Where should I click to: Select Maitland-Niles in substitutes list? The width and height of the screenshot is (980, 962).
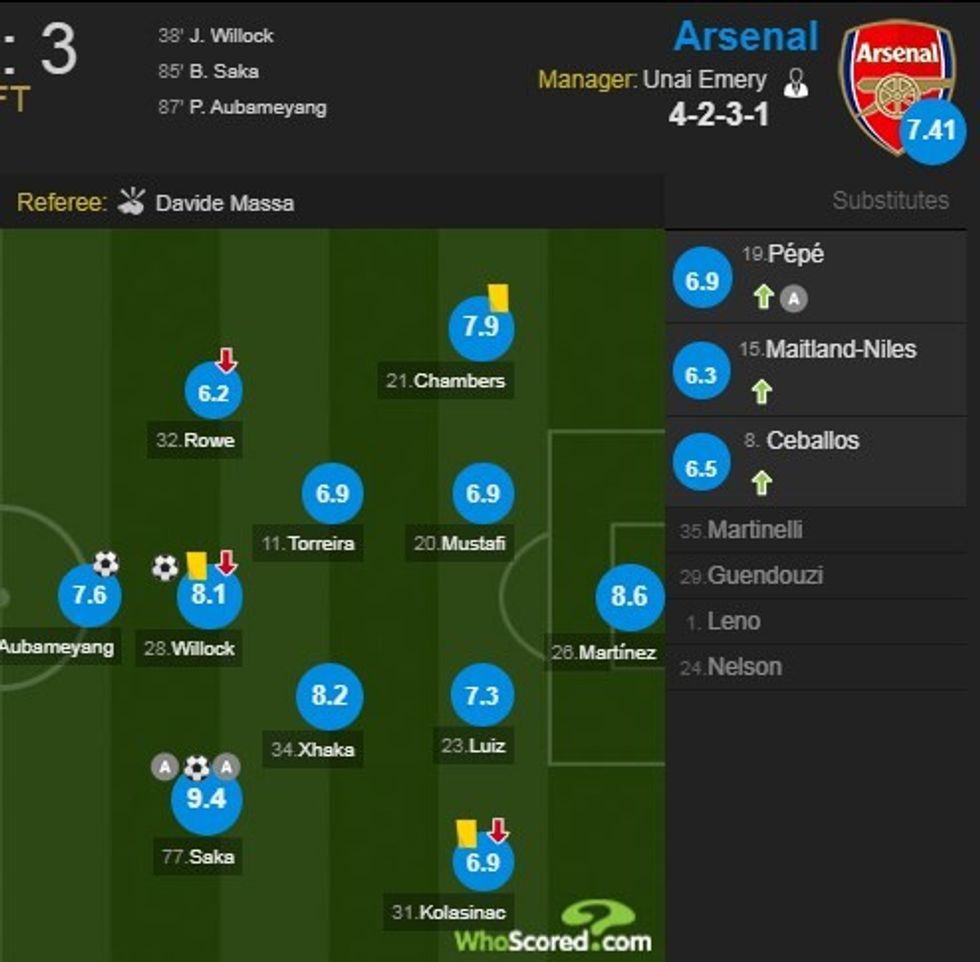point(840,350)
